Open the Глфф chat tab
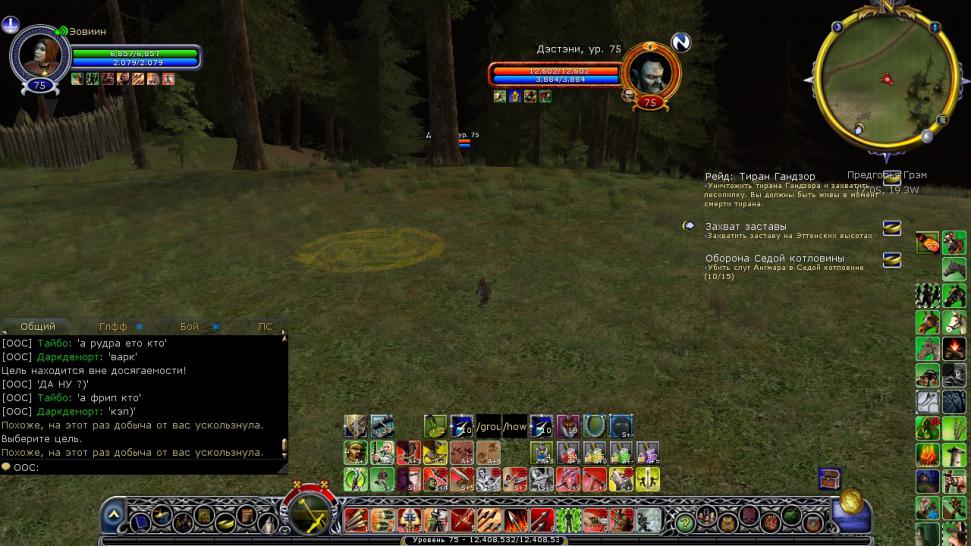 coord(113,327)
